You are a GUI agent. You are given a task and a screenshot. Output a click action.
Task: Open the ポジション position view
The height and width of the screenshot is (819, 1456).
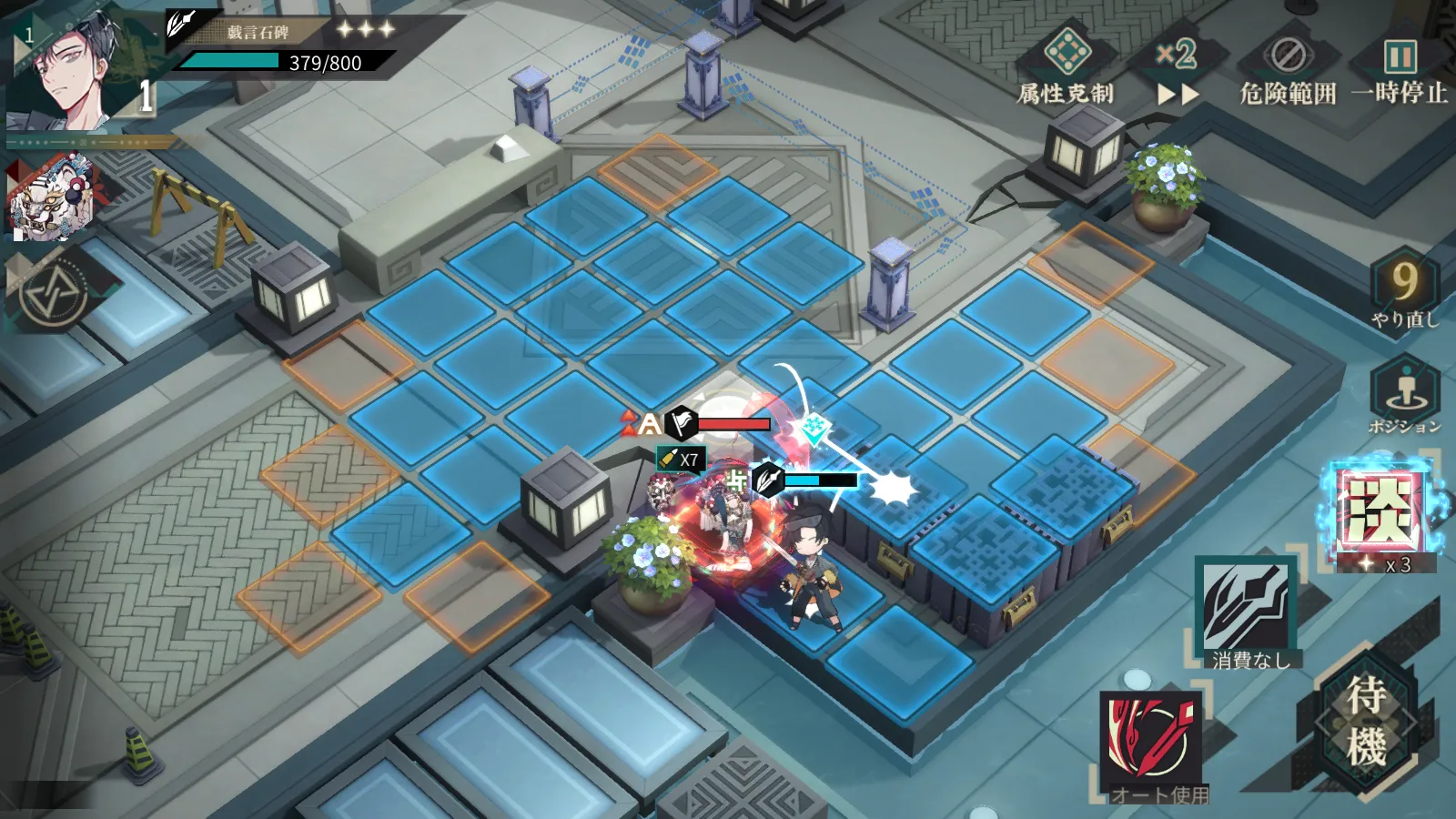(x=1404, y=393)
